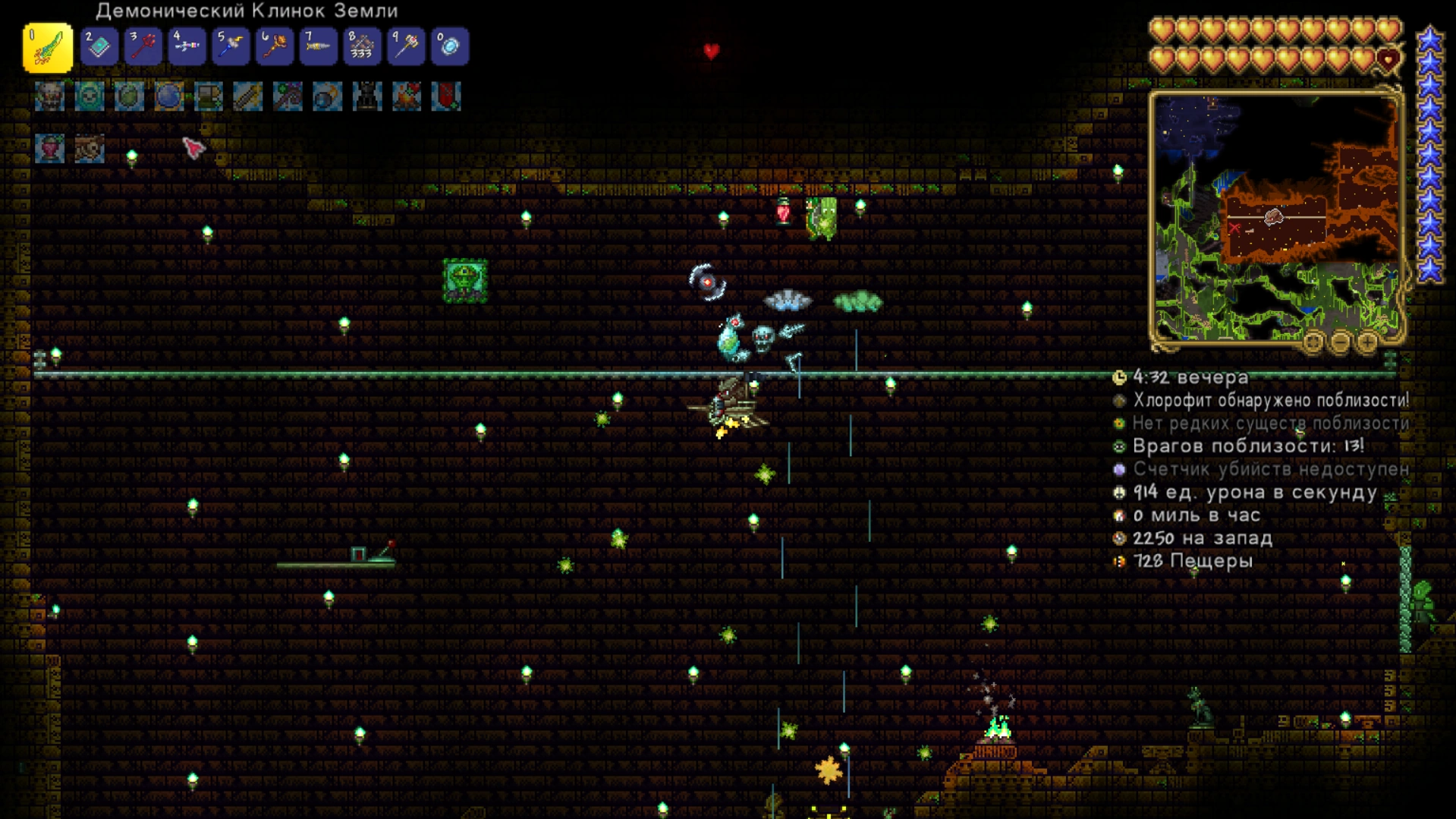This screenshot has width=1456, height=819.
Task: Click the campfire buff icon
Action: [407, 97]
